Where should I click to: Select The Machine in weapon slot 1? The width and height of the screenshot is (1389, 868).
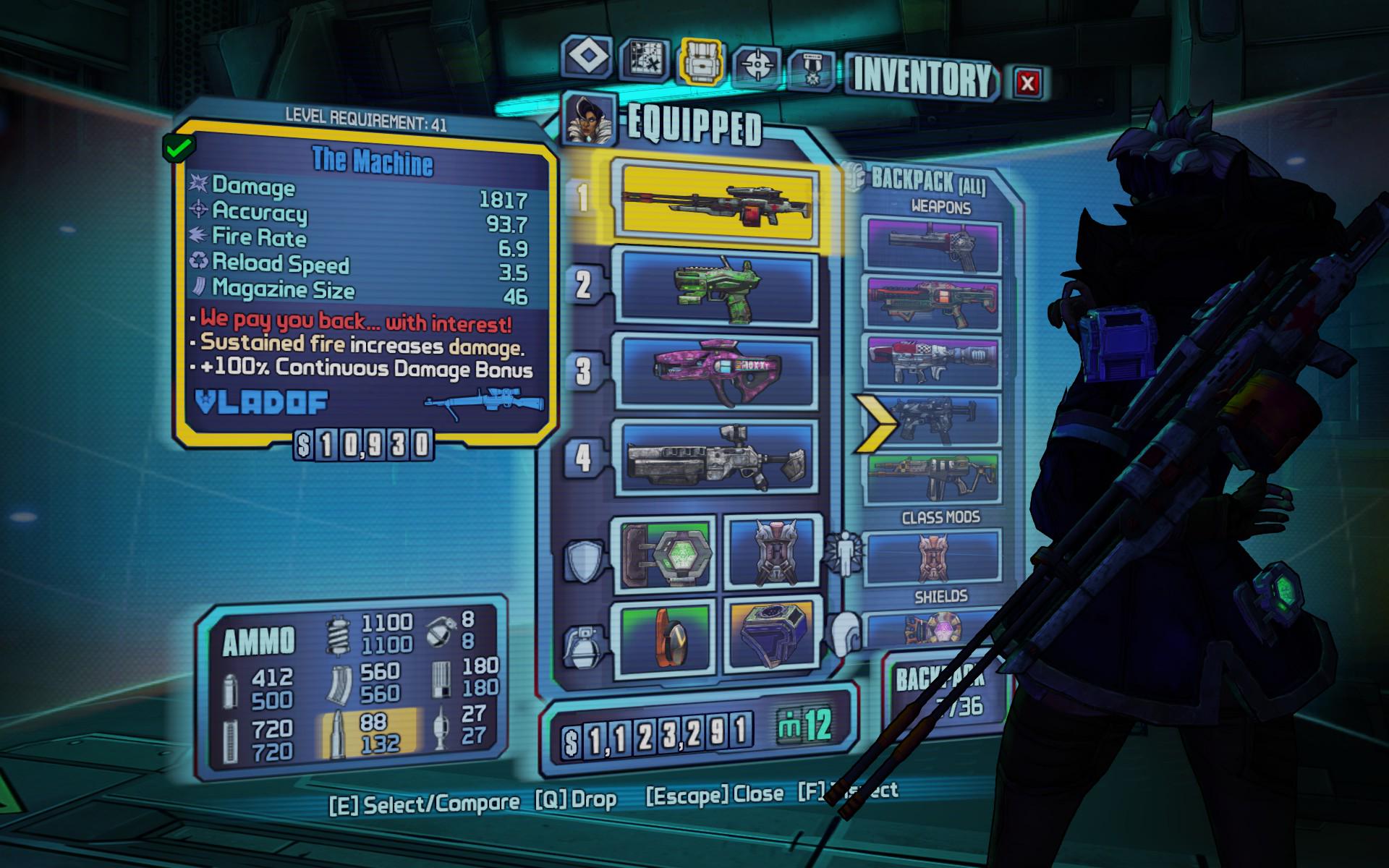[x=715, y=201]
